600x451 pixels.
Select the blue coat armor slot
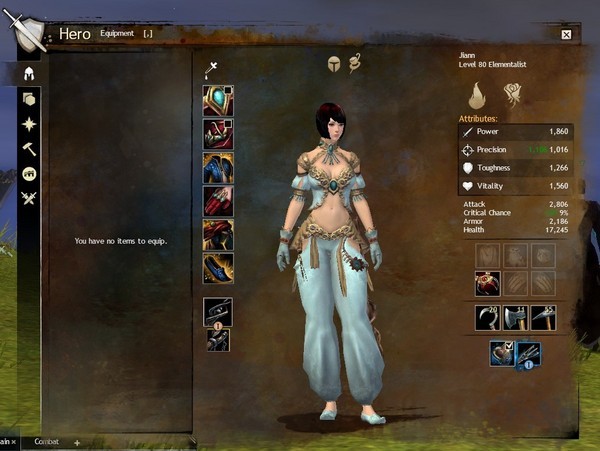[218, 167]
